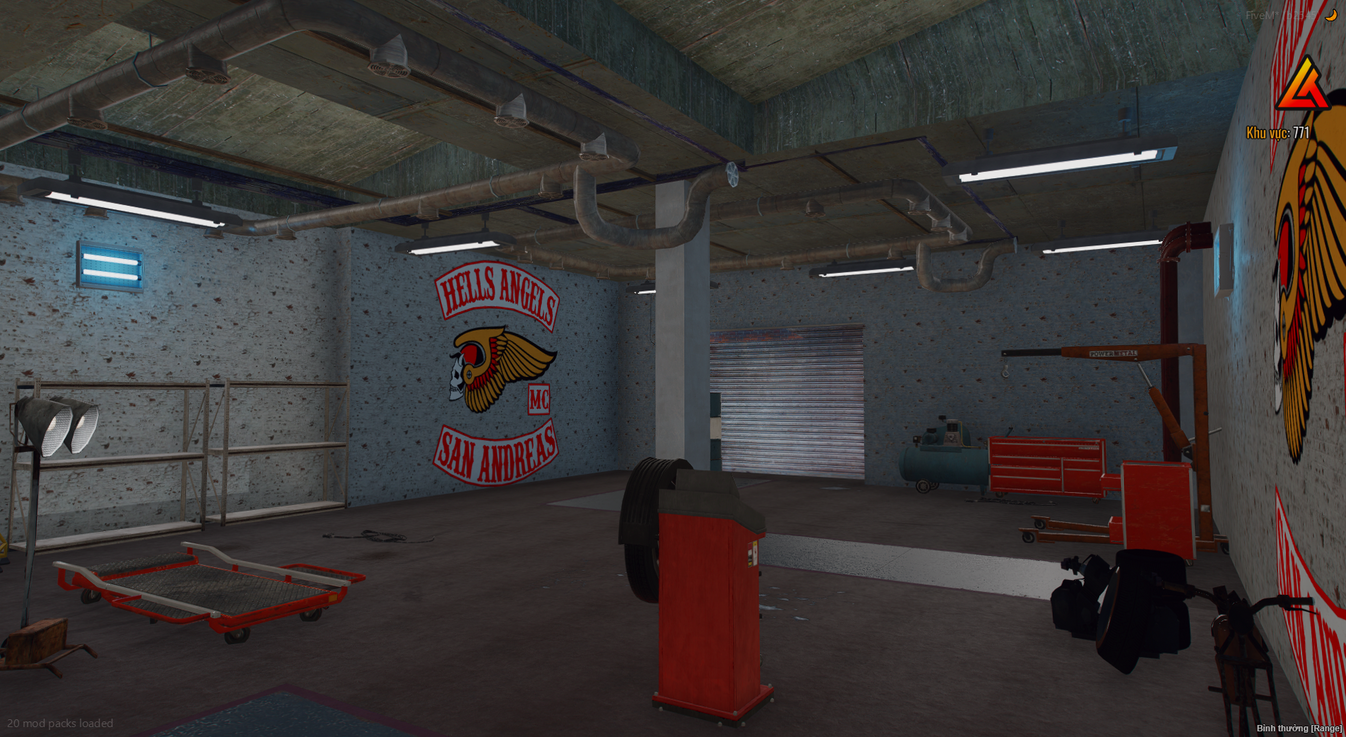Toggle the standing work lamp

[55, 425]
